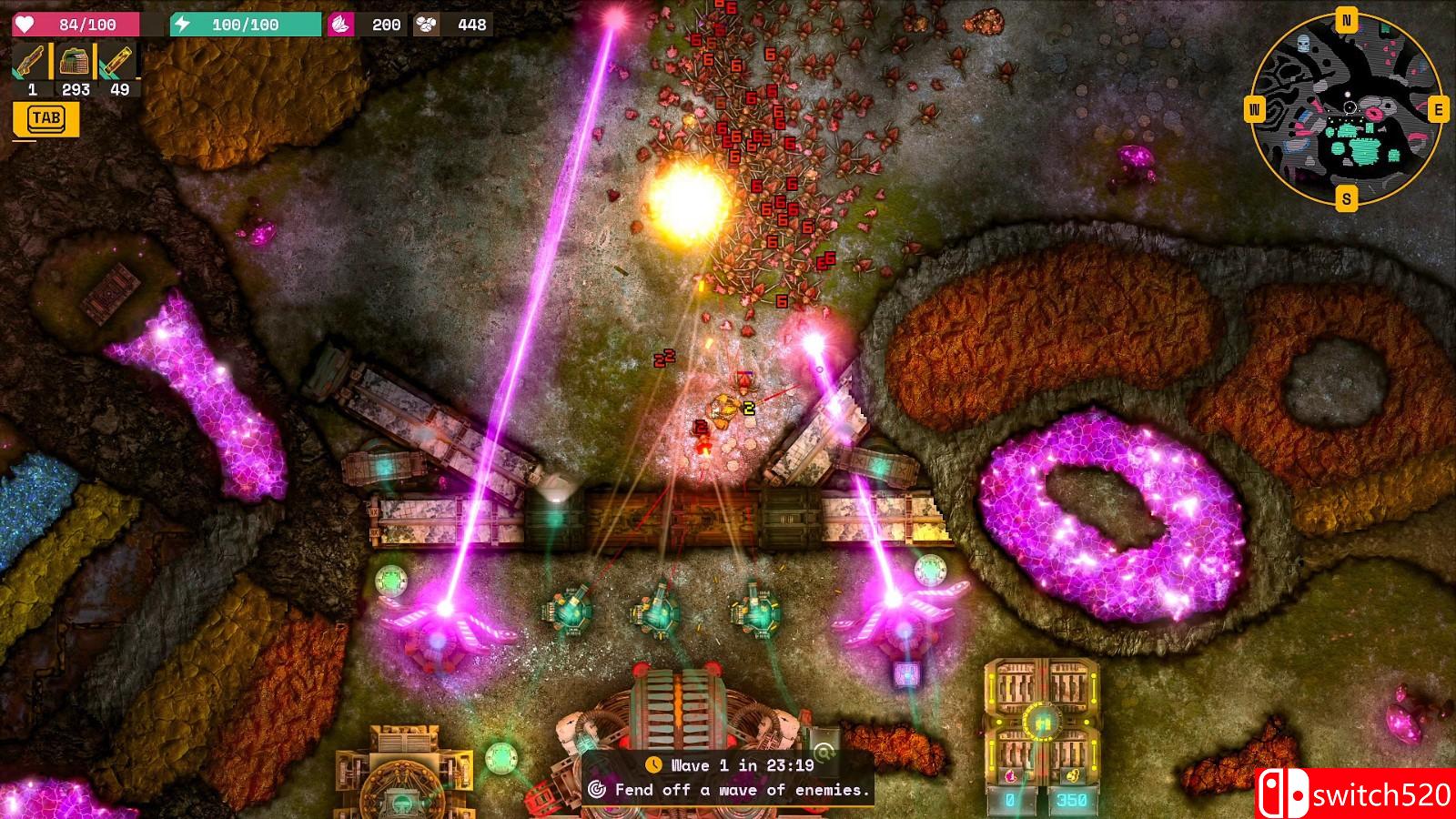The height and width of the screenshot is (819, 1456).
Task: Select the crate item slot showing 293
Action: [75, 64]
